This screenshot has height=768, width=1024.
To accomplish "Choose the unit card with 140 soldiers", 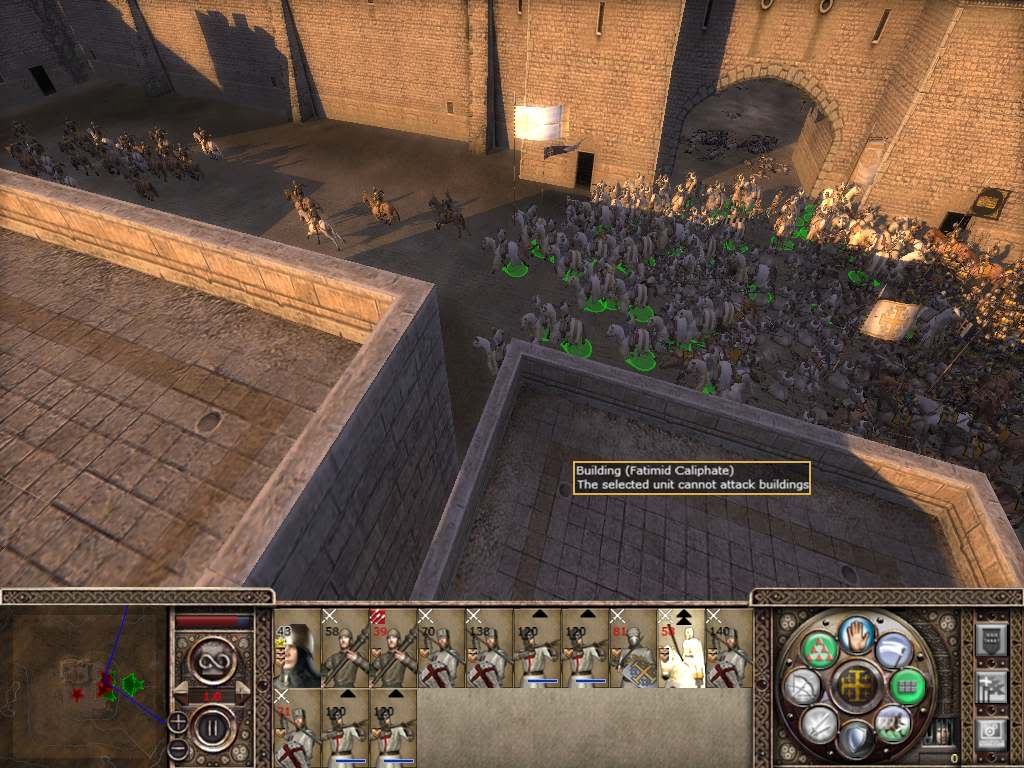I will point(729,648).
